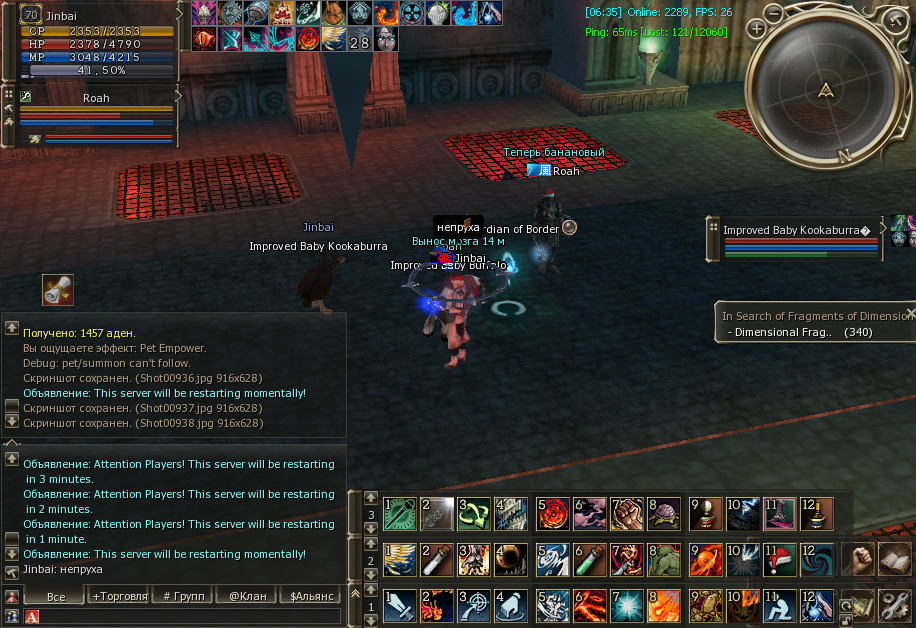Switch to the $Альянс chat tab

(x=310, y=596)
